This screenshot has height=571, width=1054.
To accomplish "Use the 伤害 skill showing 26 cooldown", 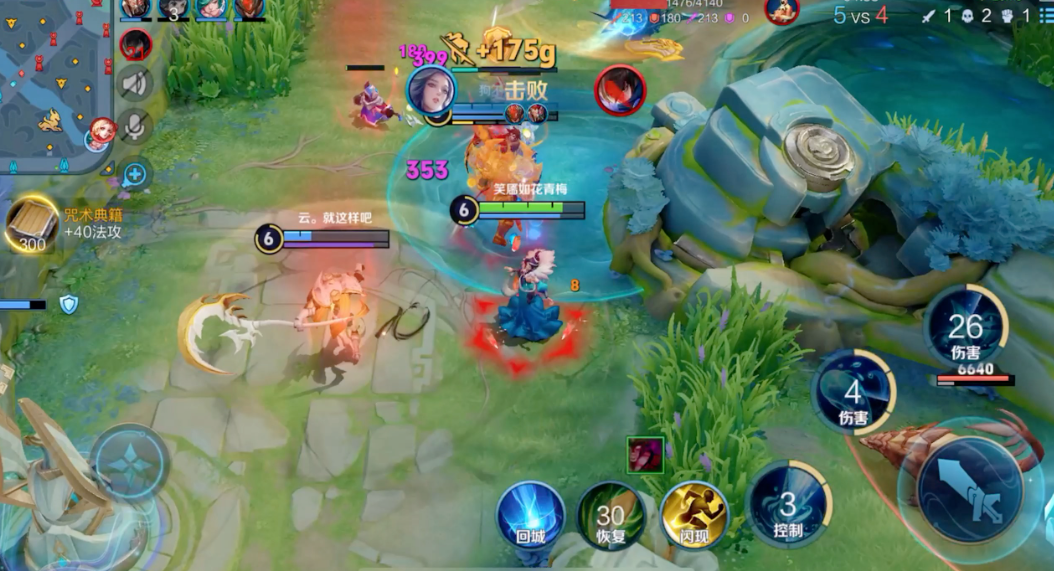I will point(966,329).
